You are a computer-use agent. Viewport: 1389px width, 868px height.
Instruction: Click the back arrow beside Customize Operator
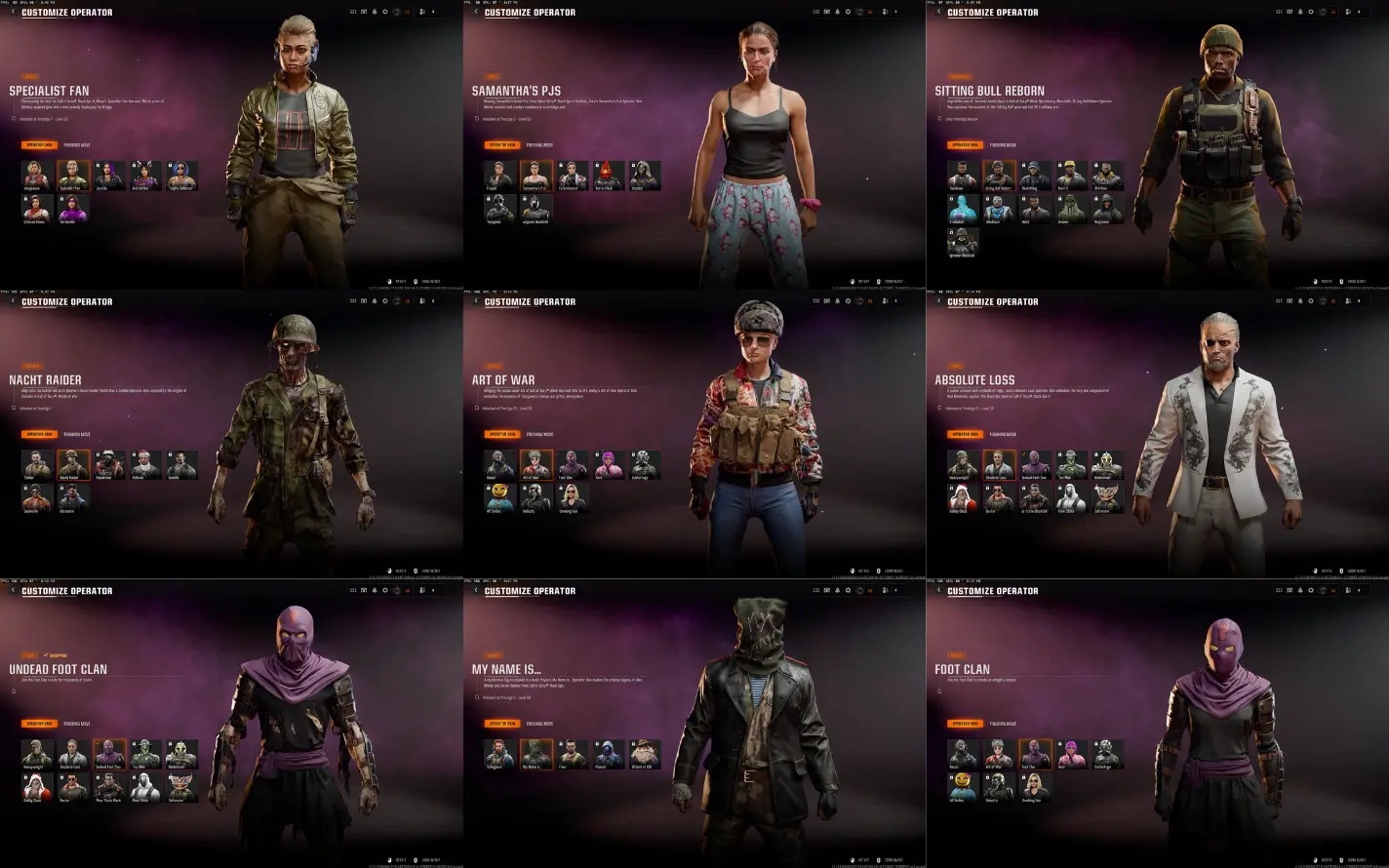coord(12,12)
